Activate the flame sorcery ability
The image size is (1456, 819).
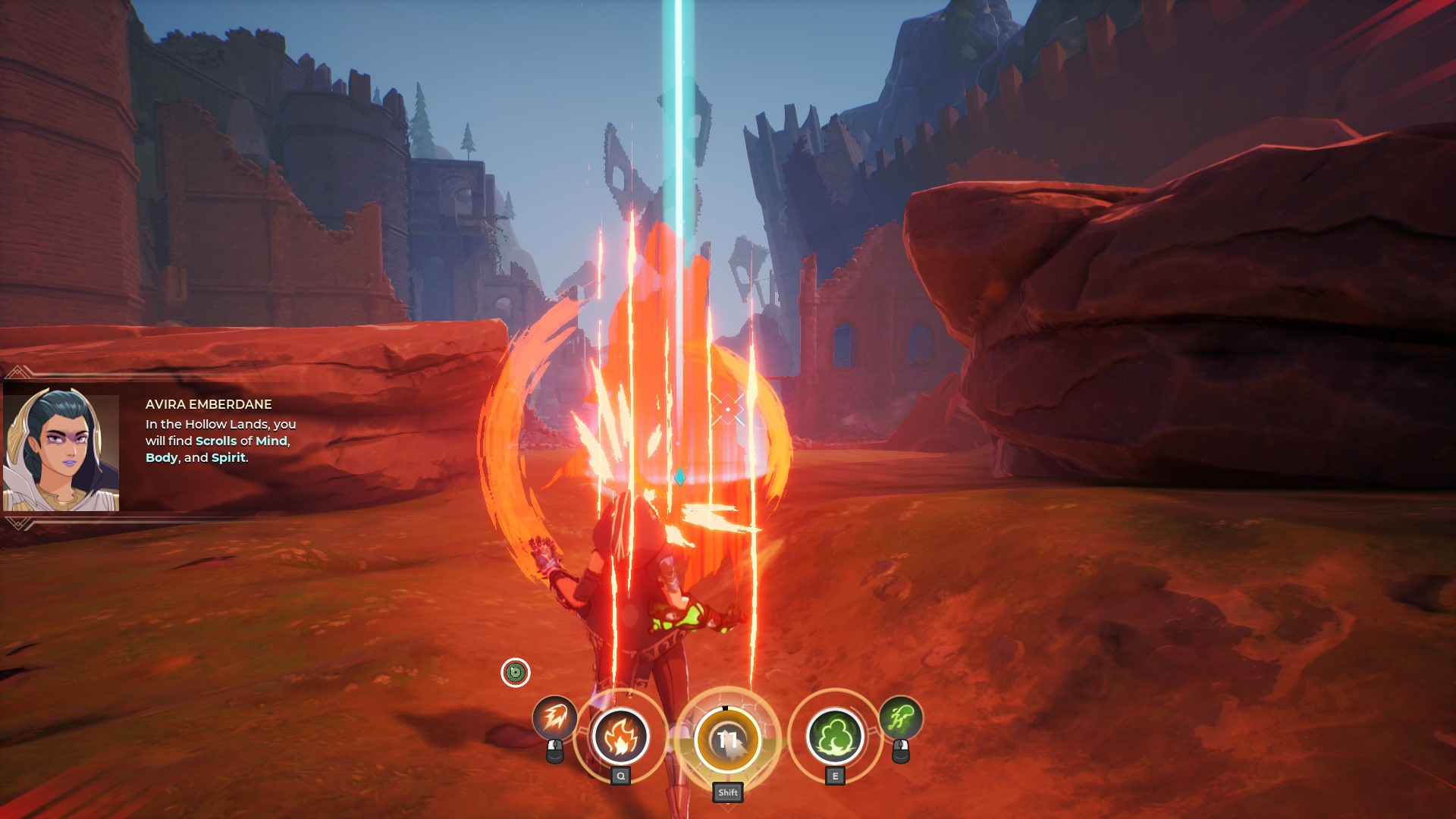point(620,736)
